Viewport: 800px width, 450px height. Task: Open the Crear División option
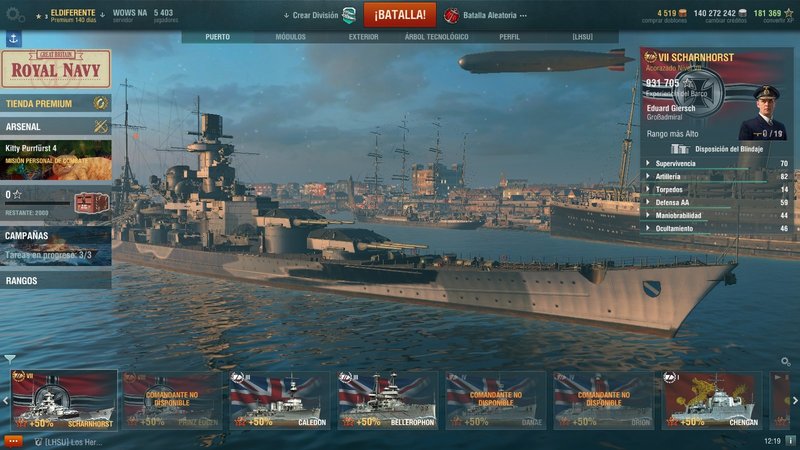pyautogui.click(x=319, y=16)
